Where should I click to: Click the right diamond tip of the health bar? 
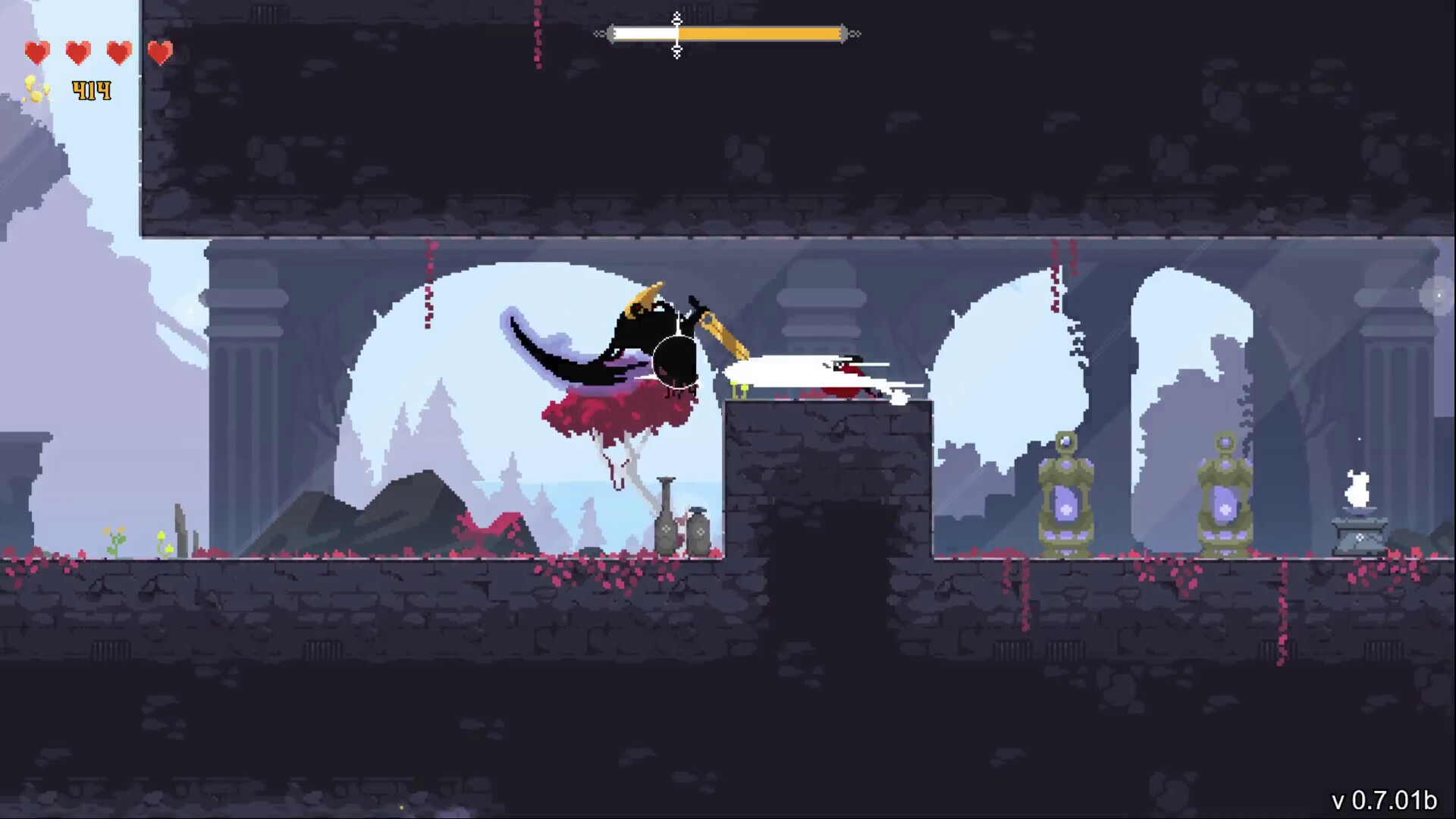855,33
